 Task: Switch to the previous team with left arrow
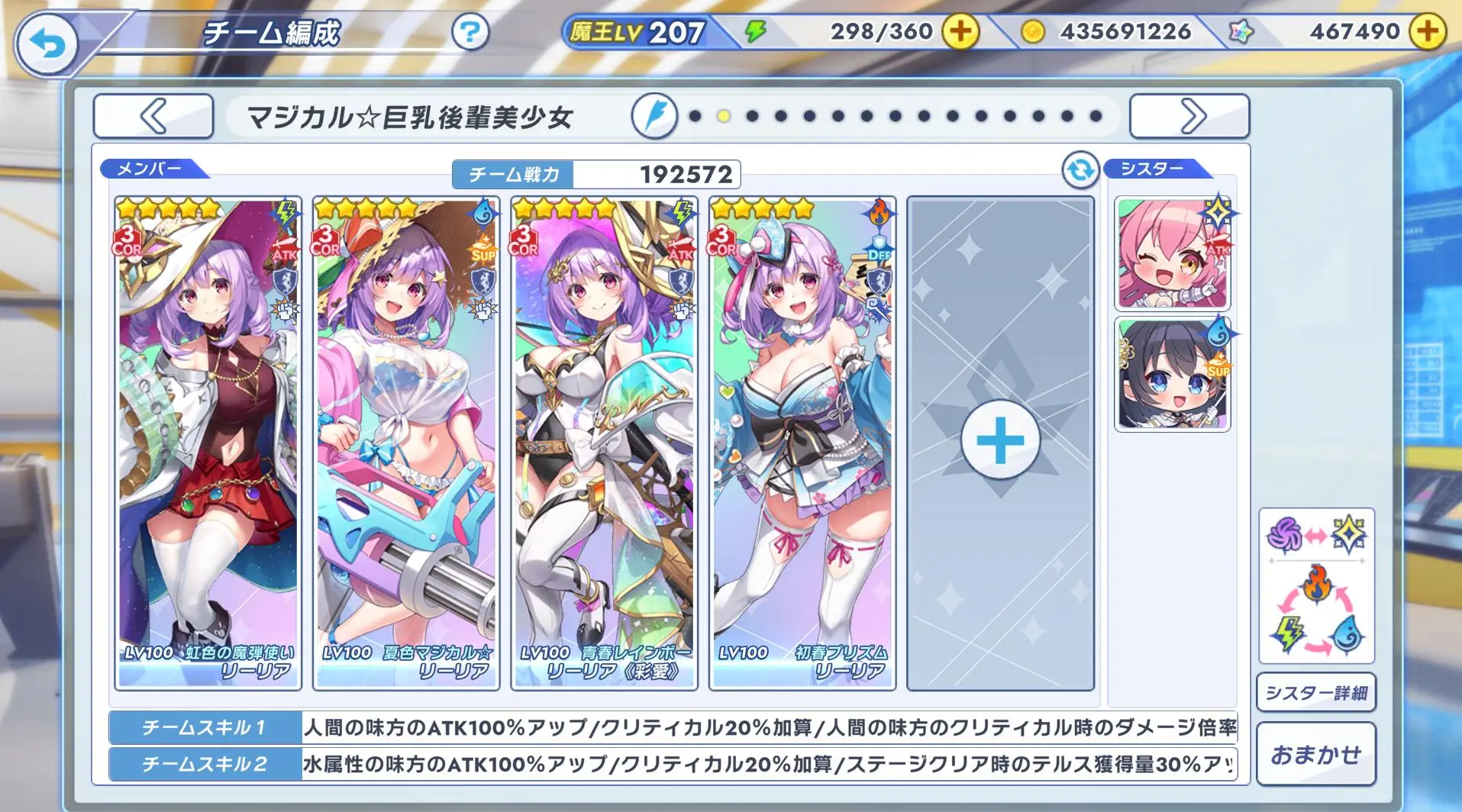coord(153,117)
